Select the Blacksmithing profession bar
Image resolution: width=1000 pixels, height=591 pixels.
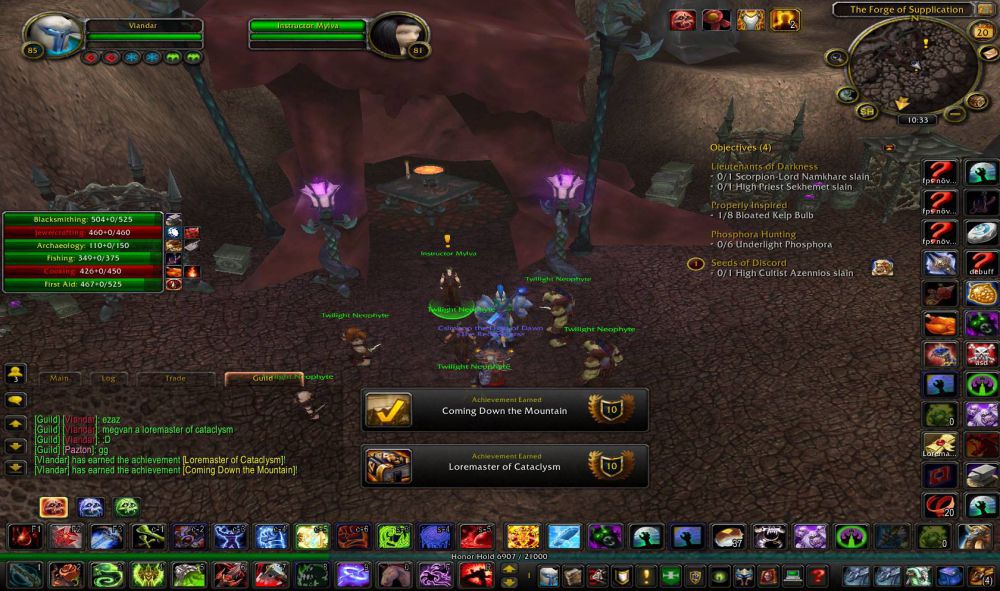point(83,219)
